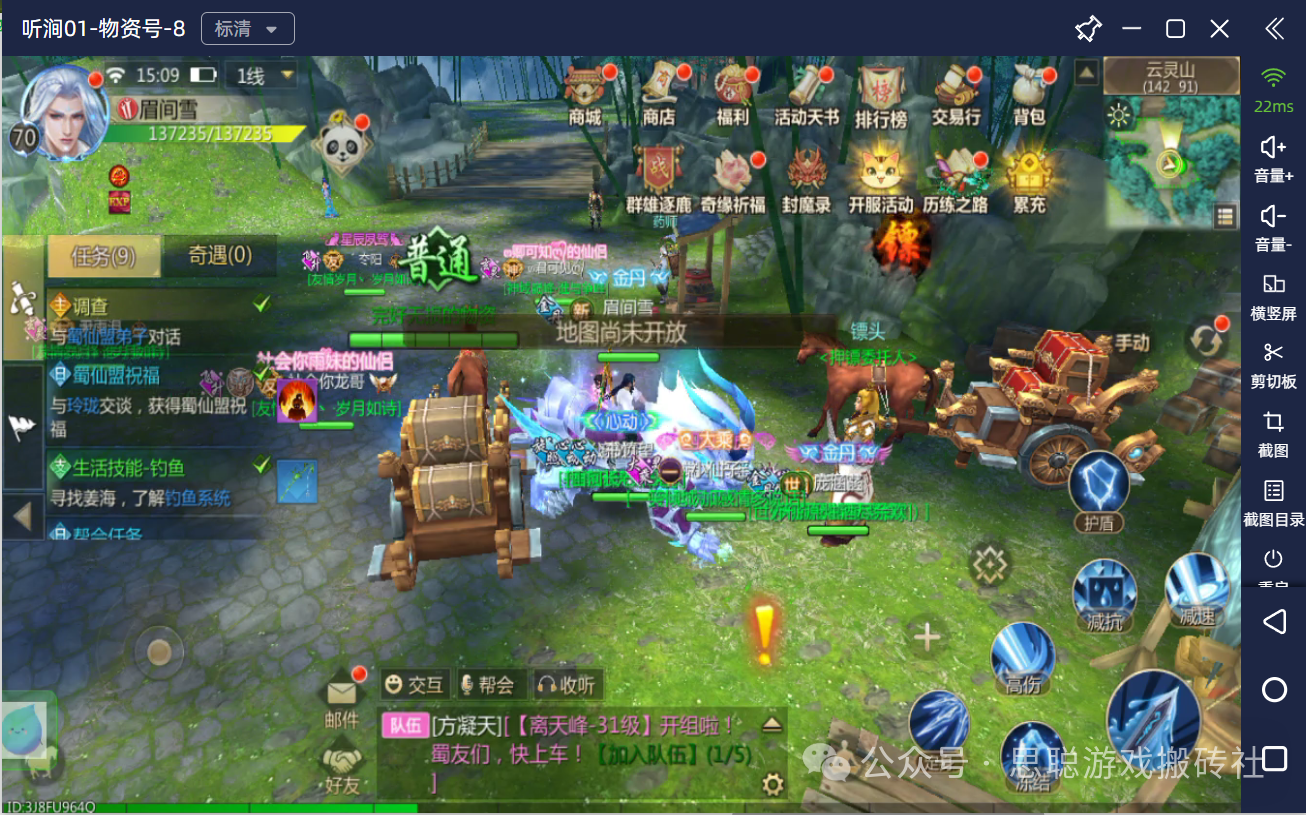Viewport: 1306px width, 815px height.
Task: Switch to the 奇遇(0) tab
Action: coord(220,256)
